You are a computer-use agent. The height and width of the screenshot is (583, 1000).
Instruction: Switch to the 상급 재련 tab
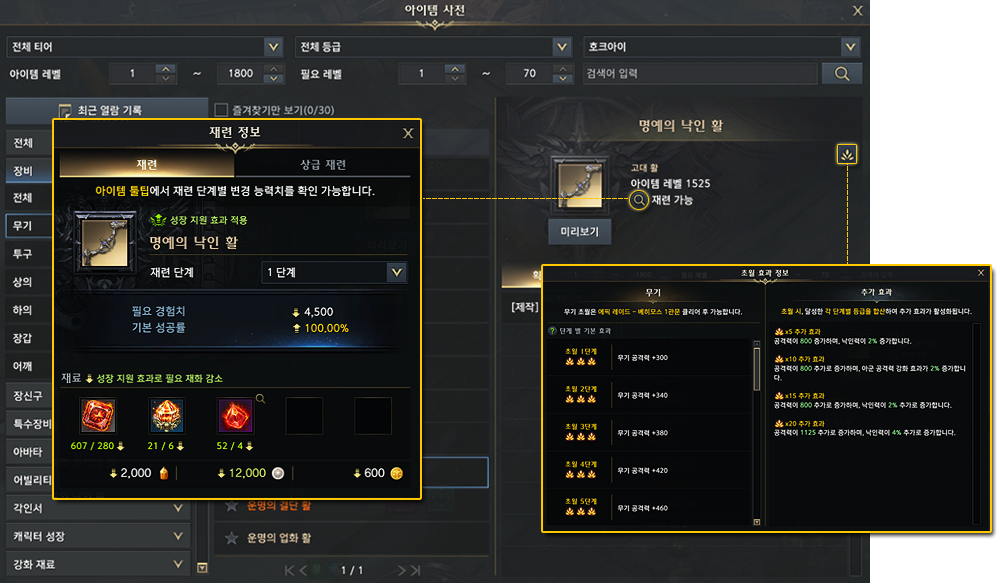tap(323, 165)
